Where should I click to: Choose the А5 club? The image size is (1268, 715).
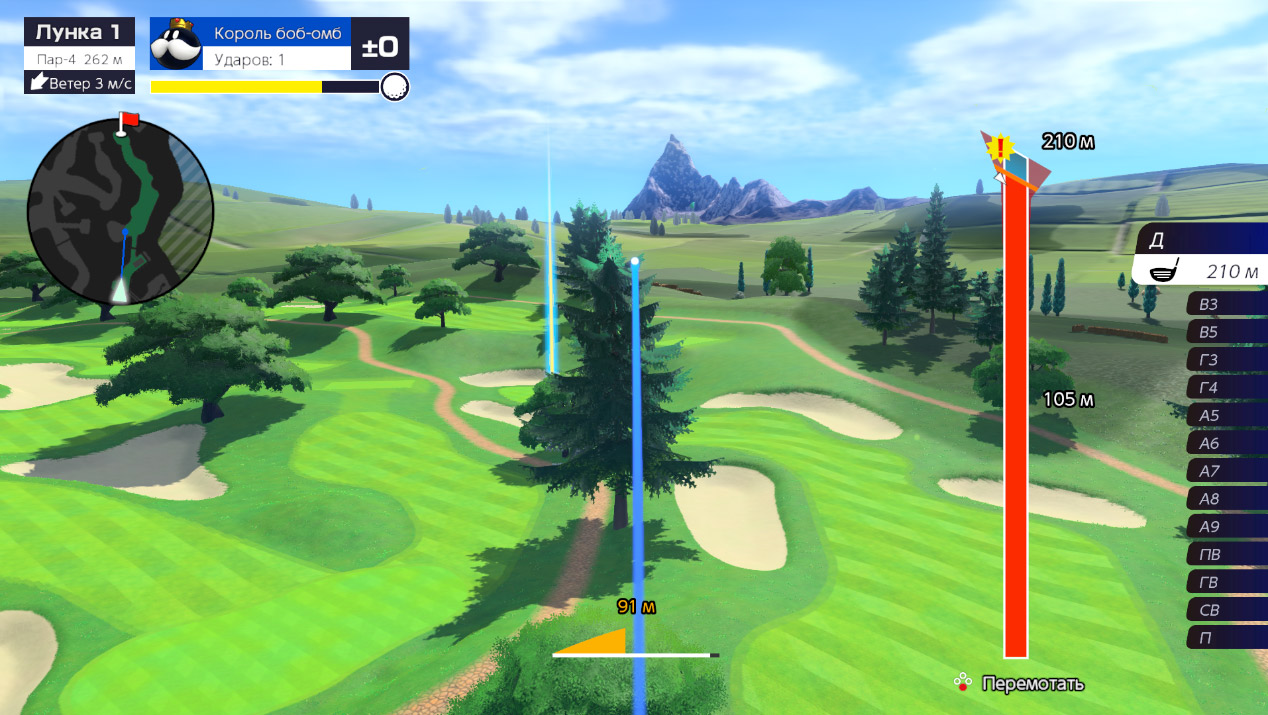click(x=1226, y=416)
